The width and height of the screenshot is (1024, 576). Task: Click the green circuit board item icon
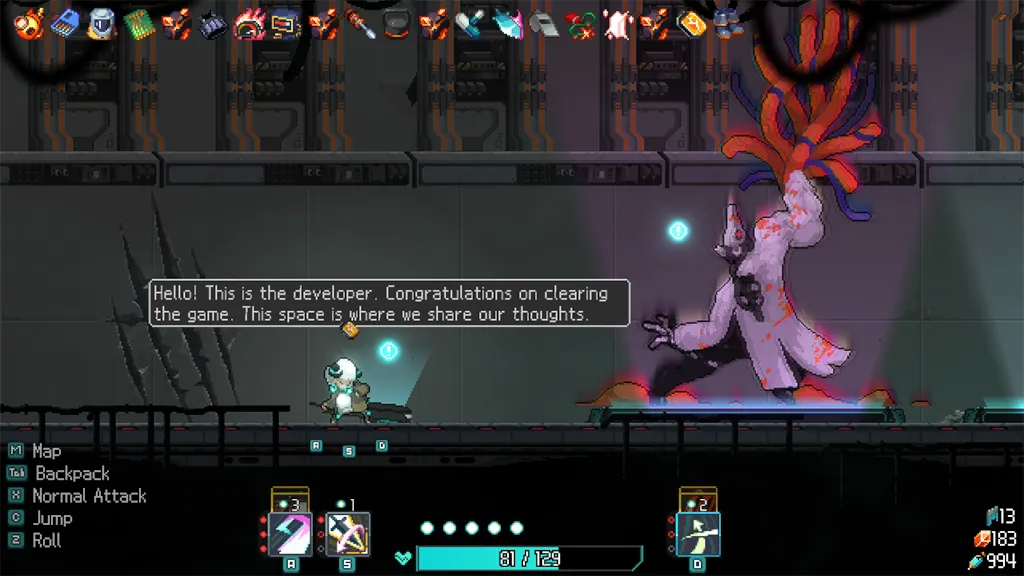pyautogui.click(x=139, y=23)
